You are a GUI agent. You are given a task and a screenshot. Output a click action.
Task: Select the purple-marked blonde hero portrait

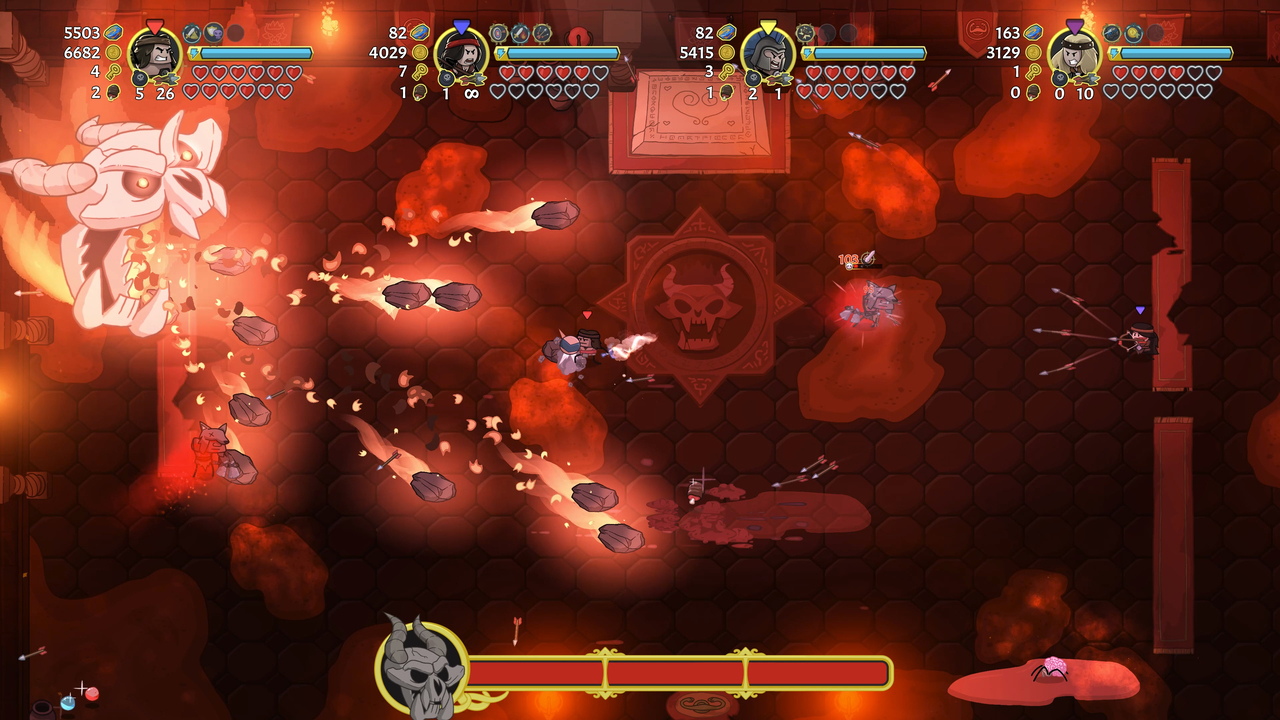point(1075,52)
